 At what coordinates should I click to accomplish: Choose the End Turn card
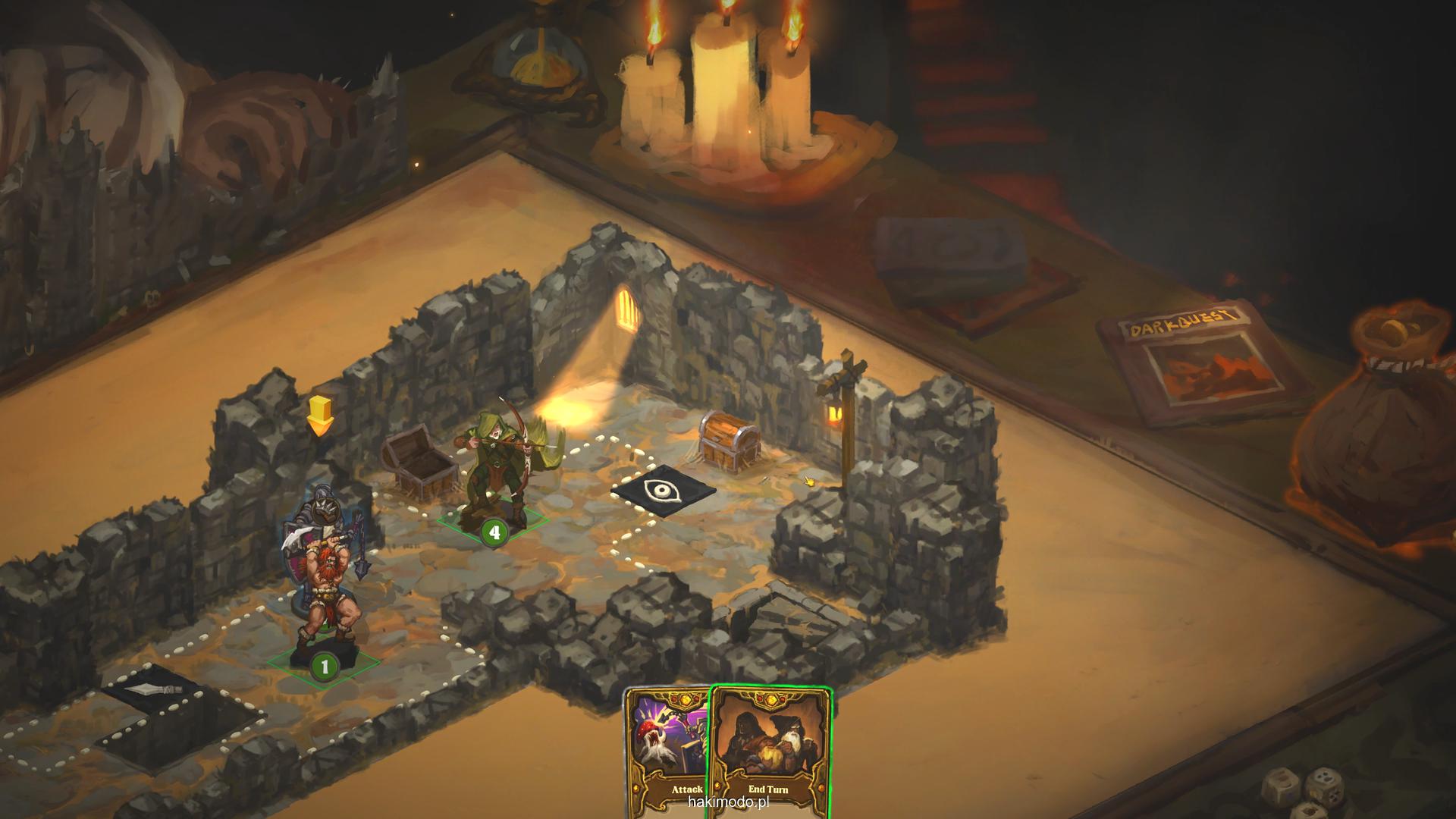(769, 751)
